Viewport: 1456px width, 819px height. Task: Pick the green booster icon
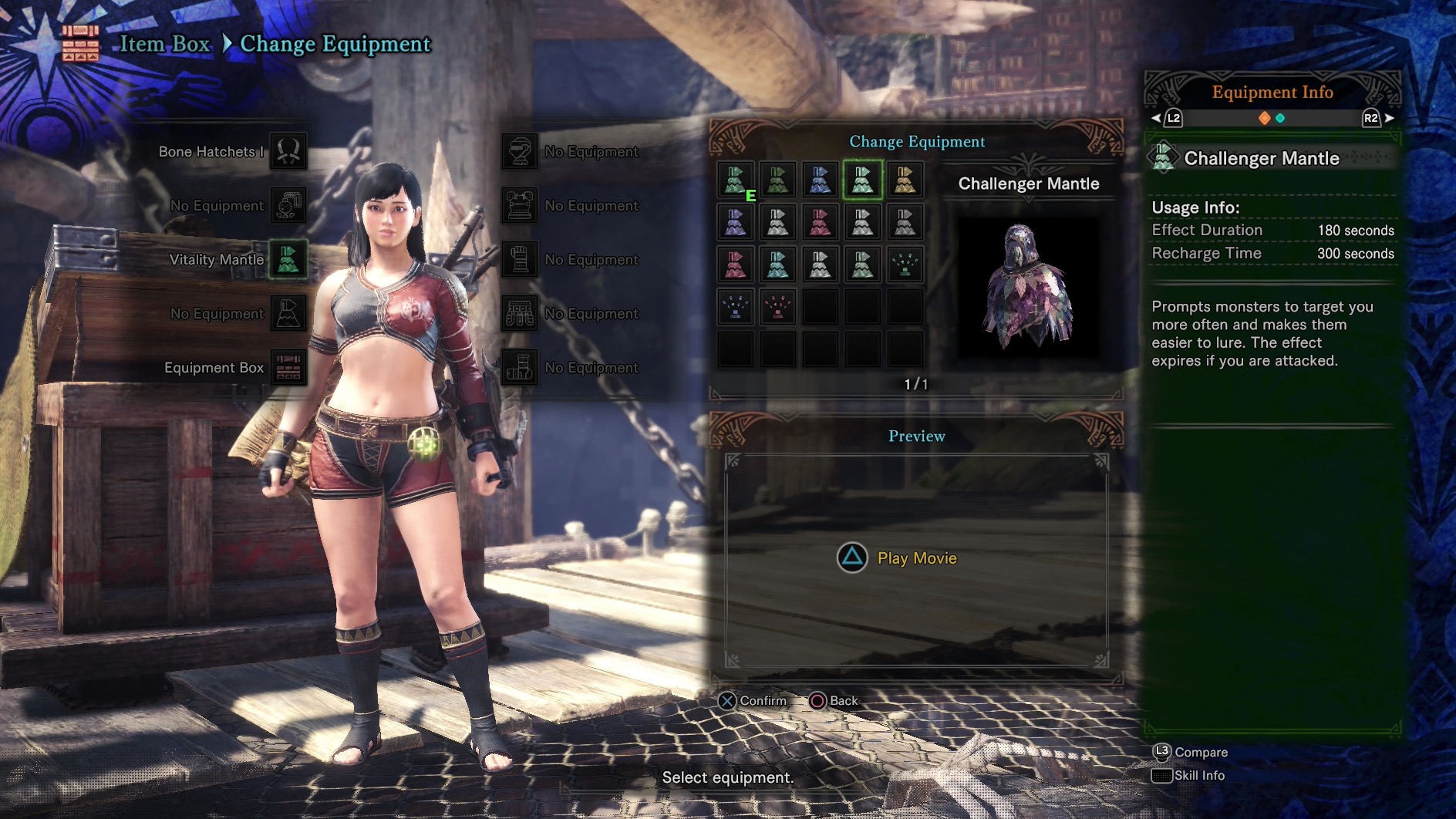pos(905,265)
